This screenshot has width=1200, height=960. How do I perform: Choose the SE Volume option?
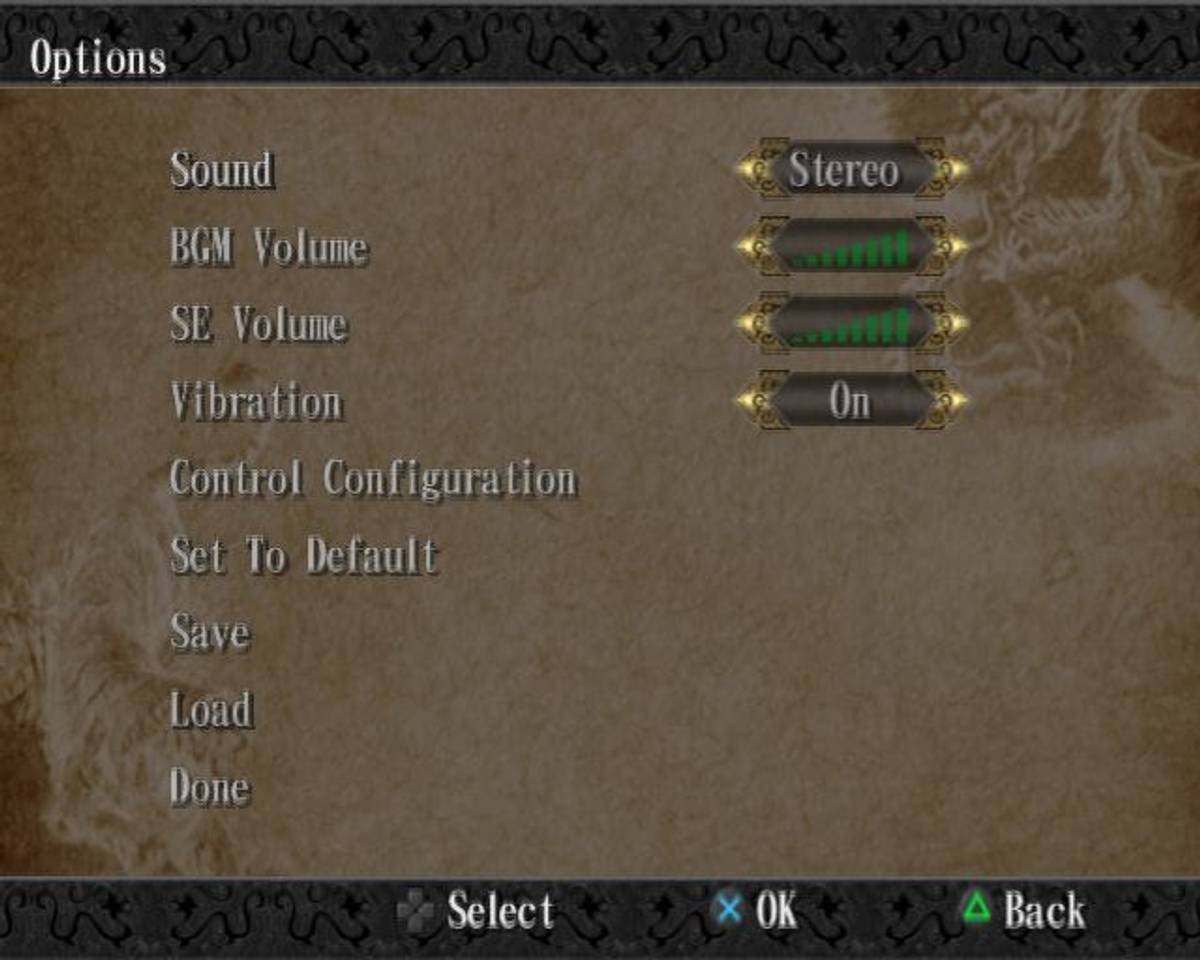click(259, 324)
